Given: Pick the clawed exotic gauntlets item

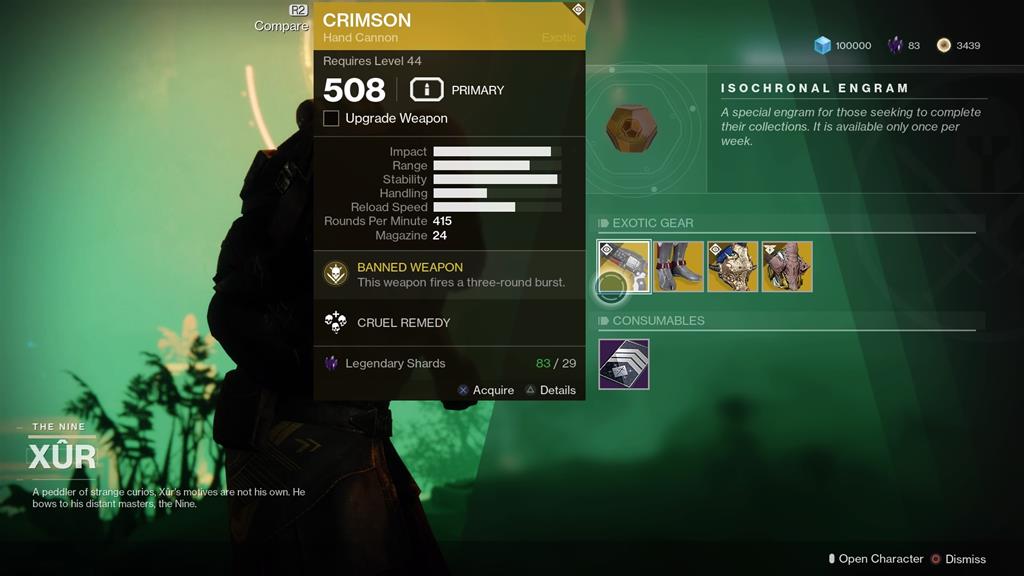Looking at the screenshot, I should point(787,266).
